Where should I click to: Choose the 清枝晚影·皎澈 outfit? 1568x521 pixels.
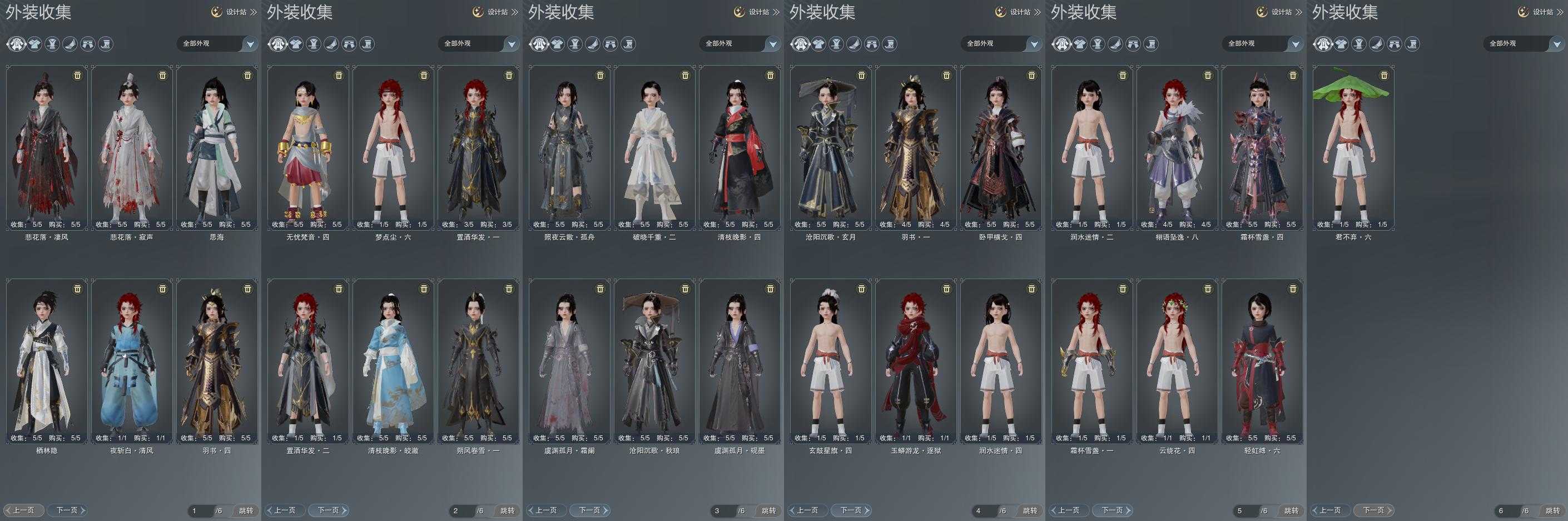[393, 360]
